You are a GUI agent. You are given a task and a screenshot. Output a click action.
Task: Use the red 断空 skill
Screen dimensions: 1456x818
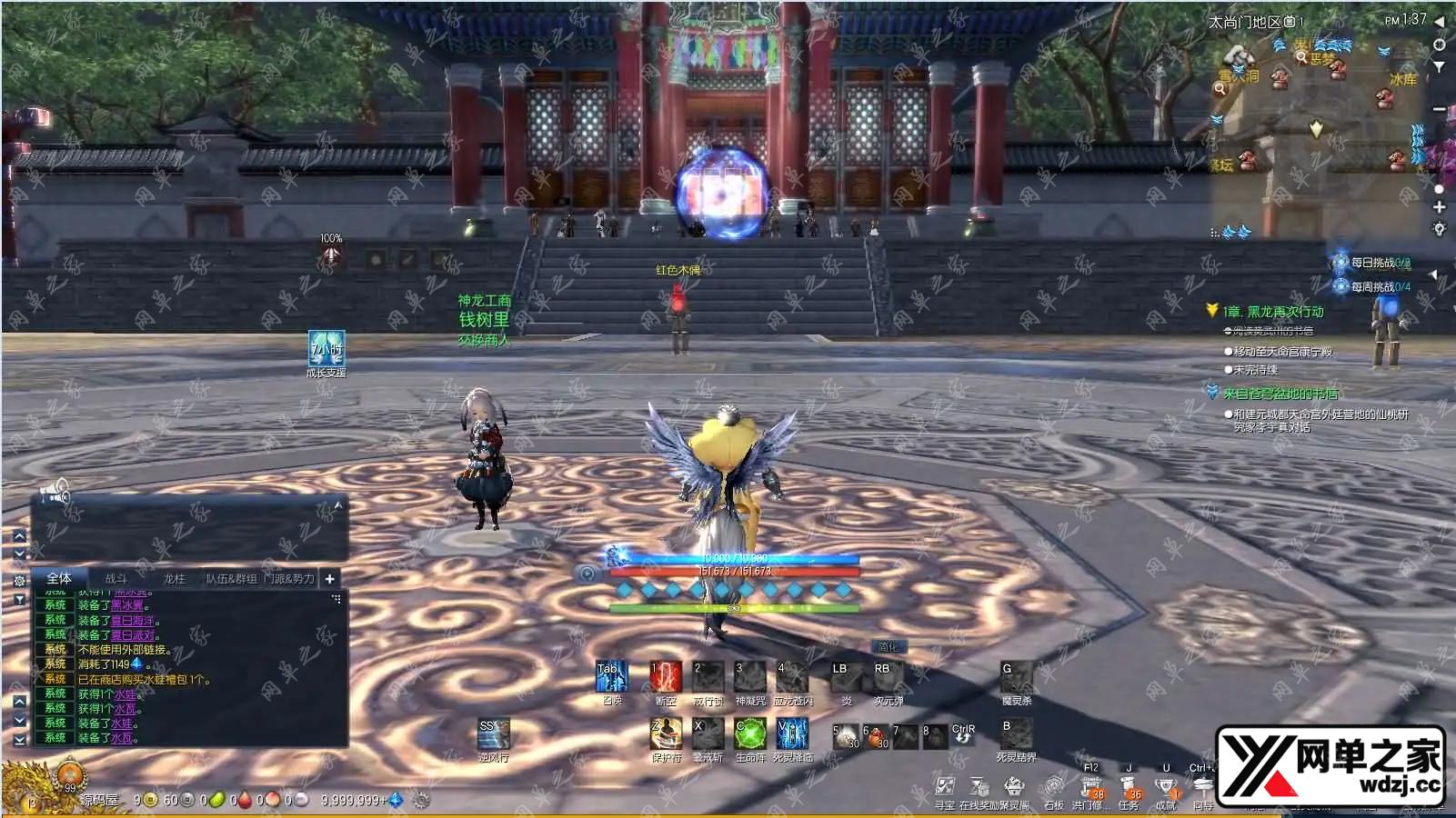pos(666,677)
